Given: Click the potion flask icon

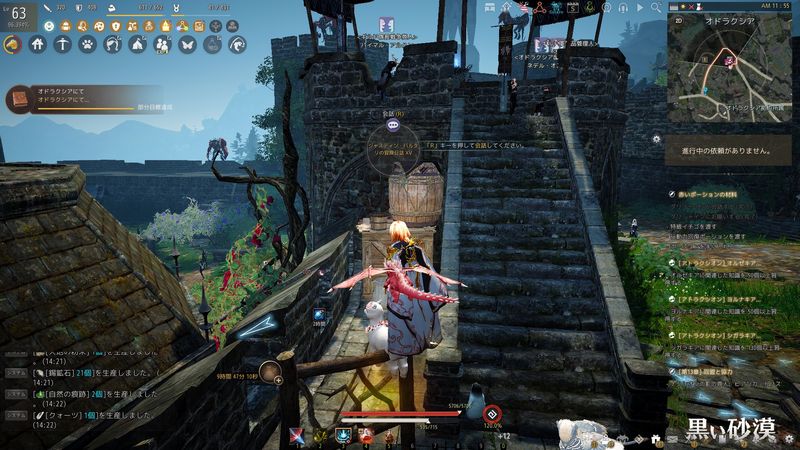Looking at the screenshot, I should [x=213, y=44].
